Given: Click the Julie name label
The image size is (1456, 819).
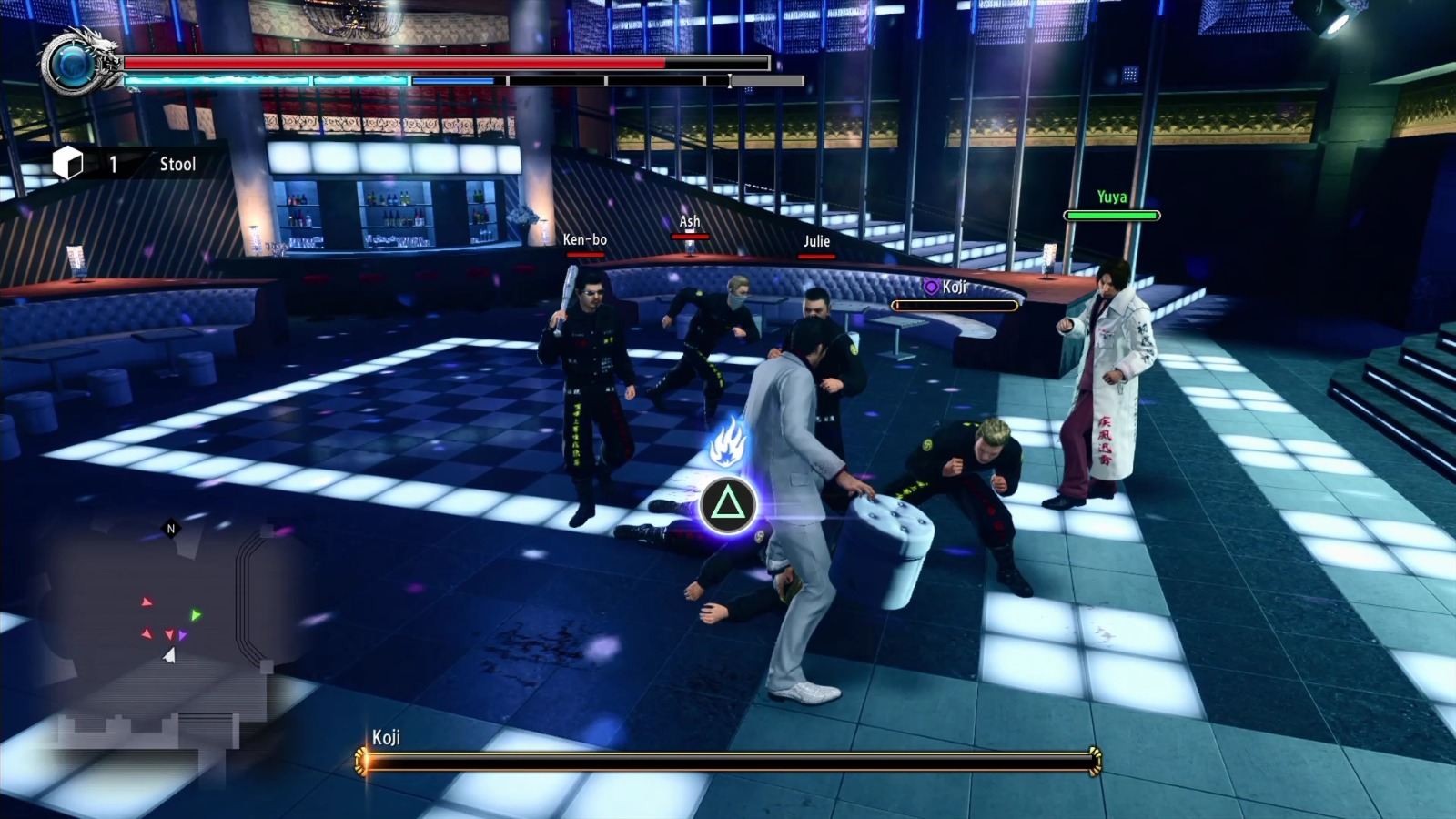Looking at the screenshot, I should tap(817, 242).
